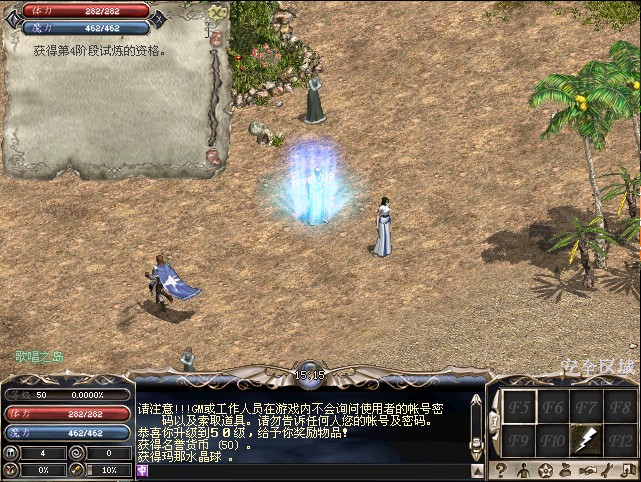Open the character info person icon
641x482 pixels.
[x=523, y=470]
